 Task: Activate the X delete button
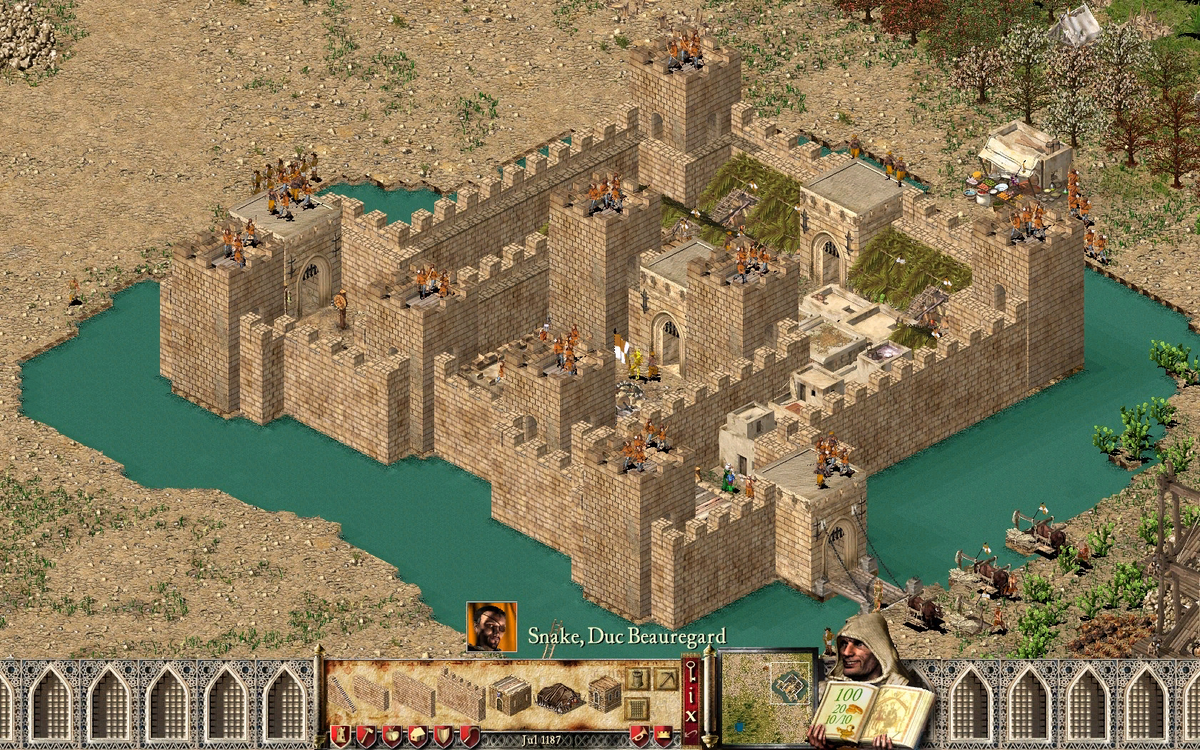(690, 715)
